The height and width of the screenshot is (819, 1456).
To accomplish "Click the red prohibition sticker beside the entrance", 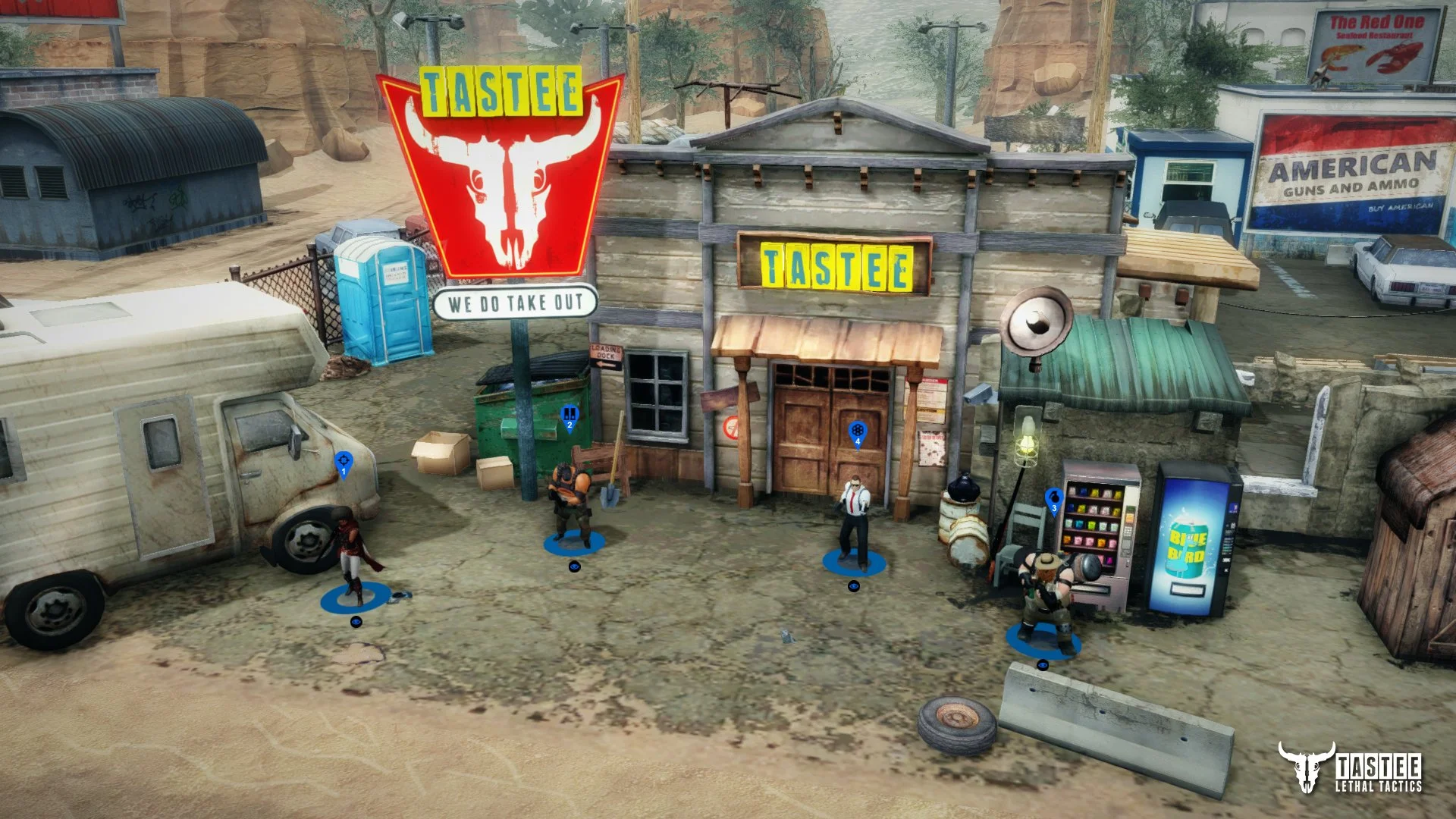I will [x=730, y=426].
